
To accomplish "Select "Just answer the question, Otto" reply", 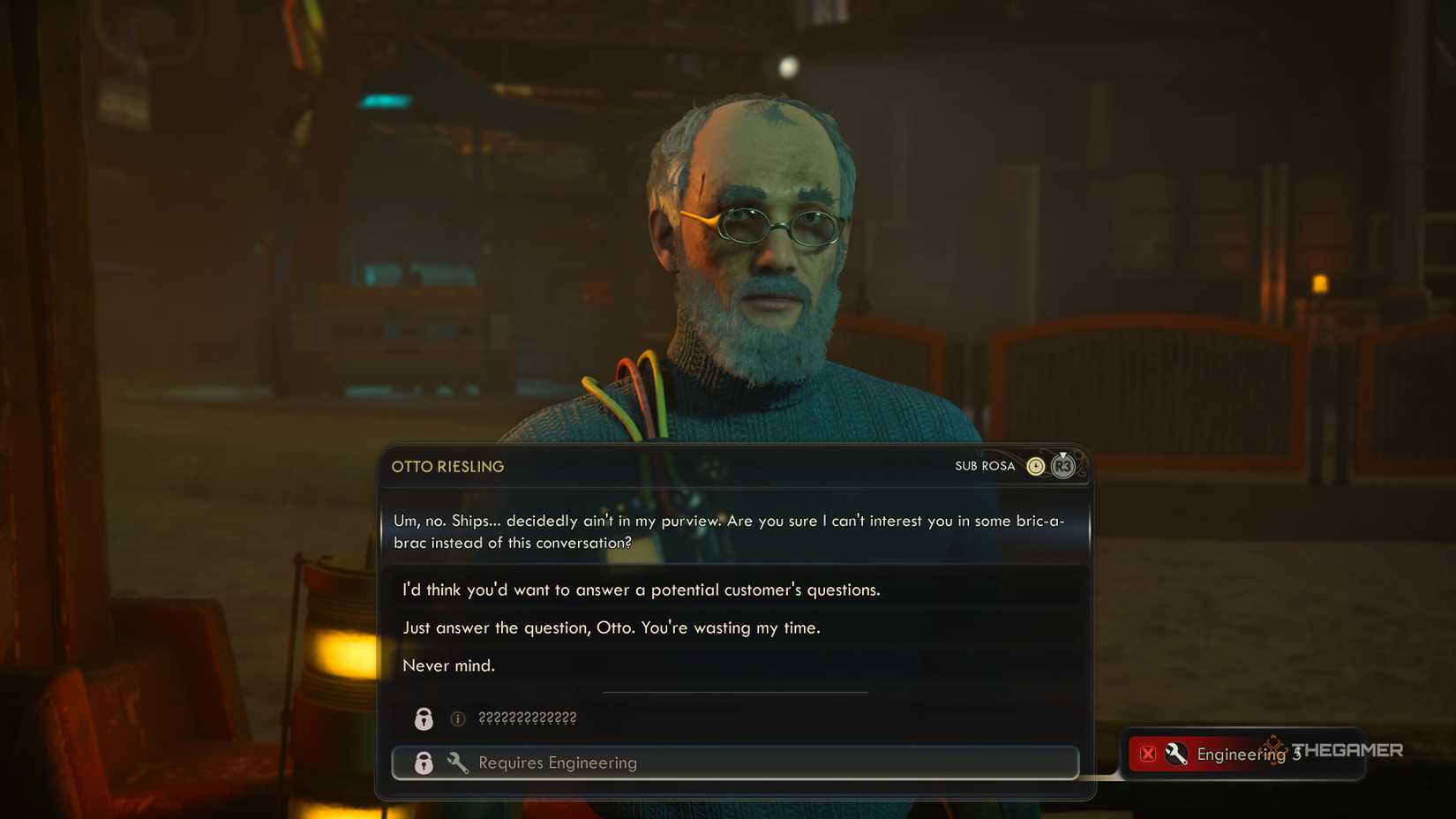I will pyautogui.click(x=612, y=627).
